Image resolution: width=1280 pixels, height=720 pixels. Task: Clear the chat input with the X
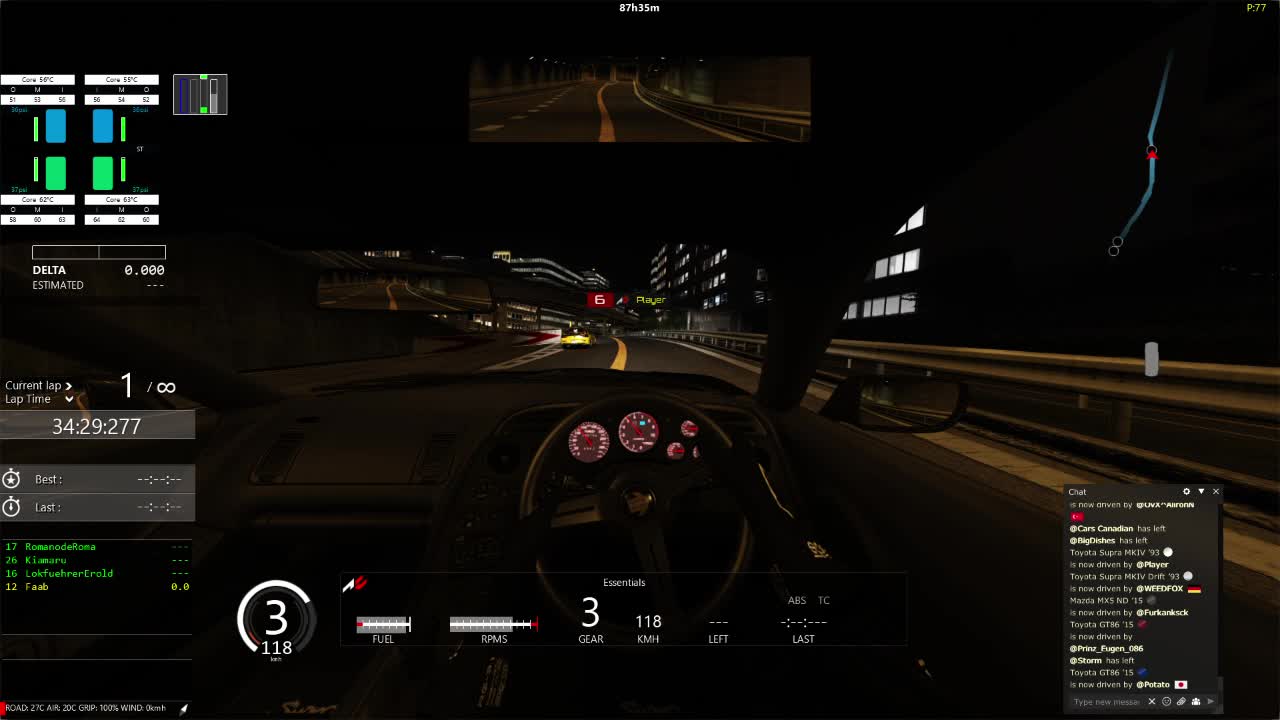1152,702
